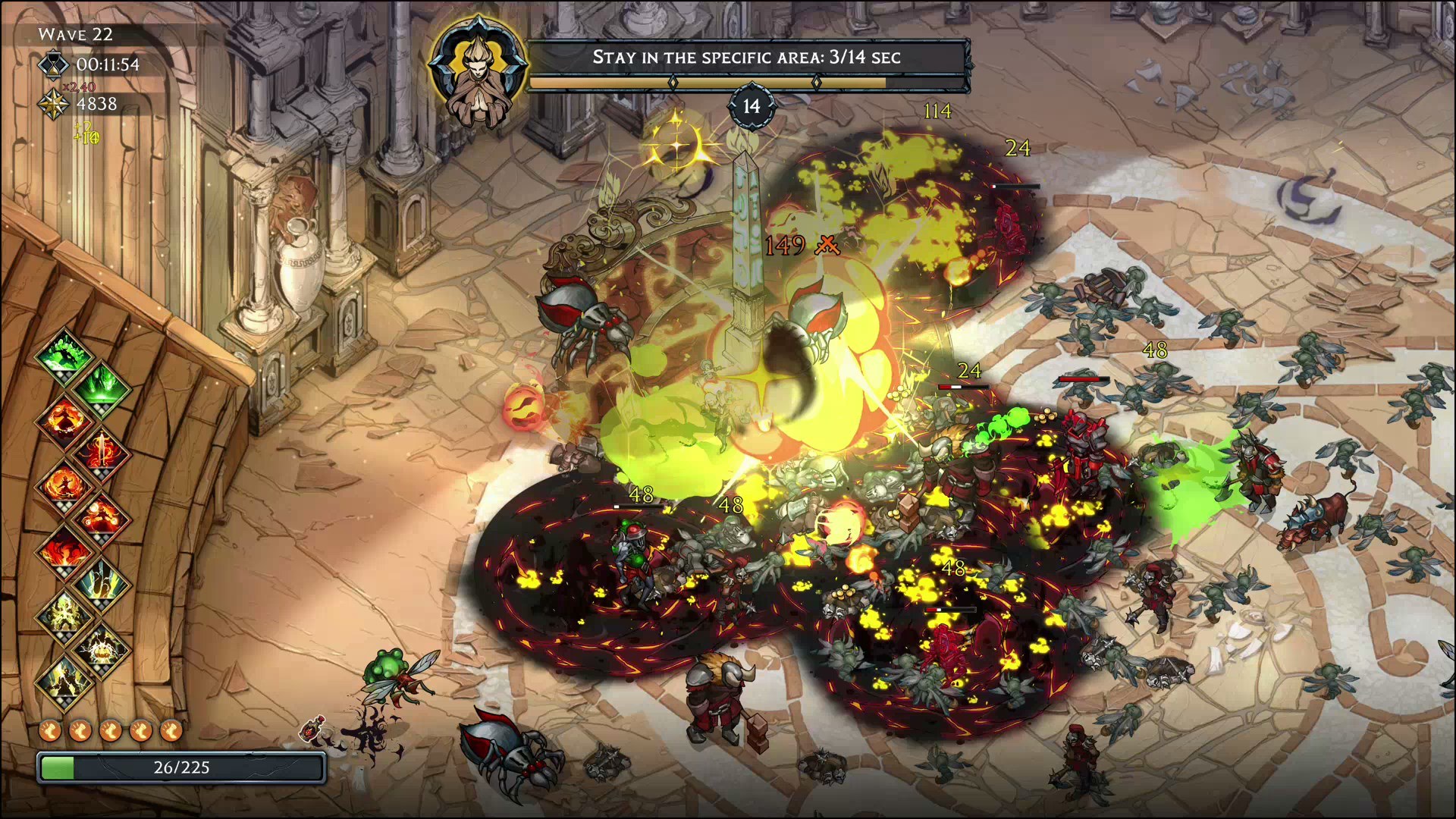Open the 'Stay in the specific area' objective
Screen dimensions: 1456x819
point(746,58)
